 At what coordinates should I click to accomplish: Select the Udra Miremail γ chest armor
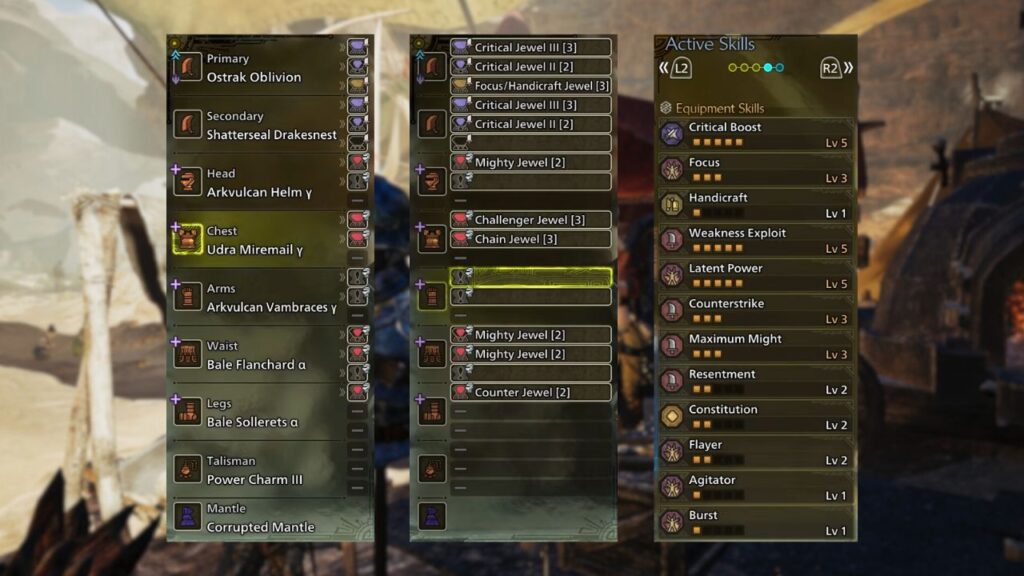coord(255,240)
